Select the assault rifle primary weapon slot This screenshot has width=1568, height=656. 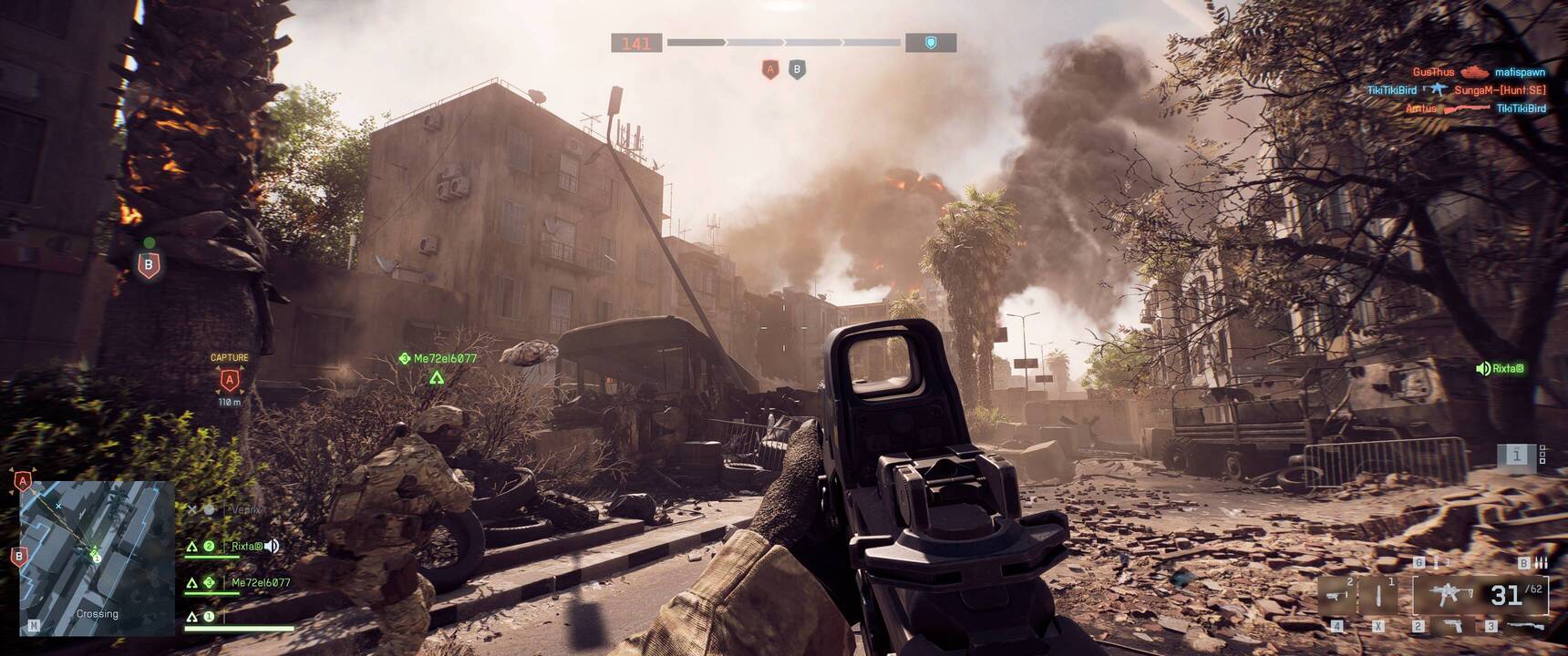click(x=1447, y=597)
